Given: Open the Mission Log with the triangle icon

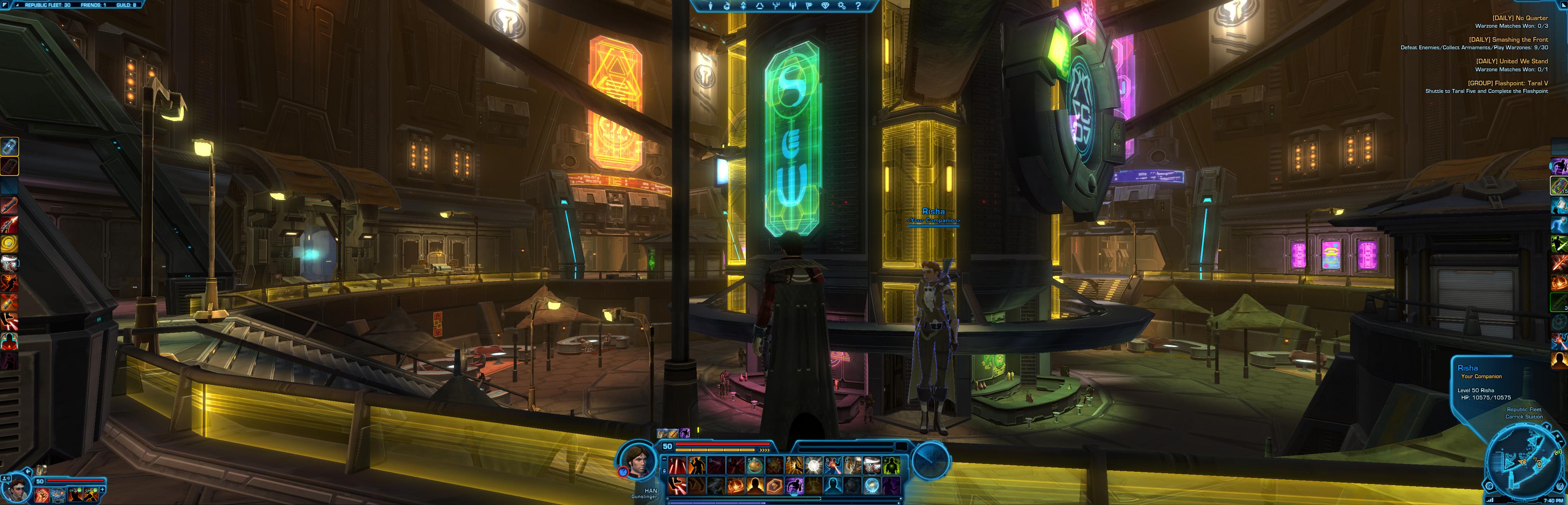Looking at the screenshot, I should point(760,5).
